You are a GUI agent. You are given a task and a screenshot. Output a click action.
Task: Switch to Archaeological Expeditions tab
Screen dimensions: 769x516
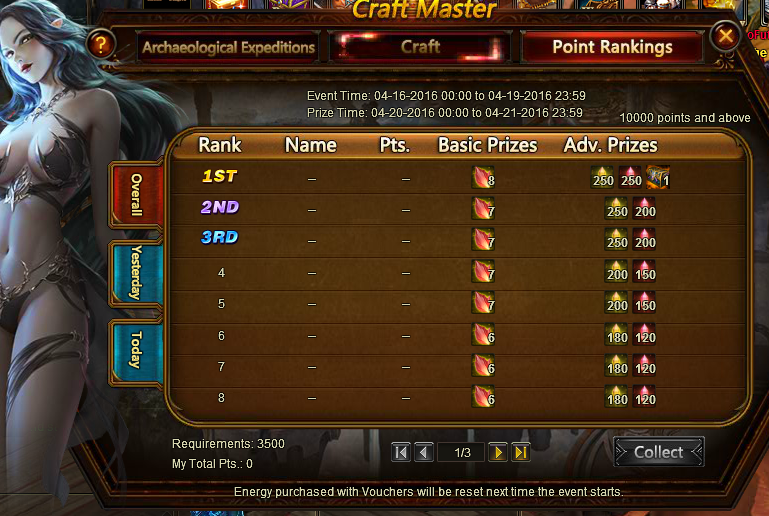click(228, 47)
